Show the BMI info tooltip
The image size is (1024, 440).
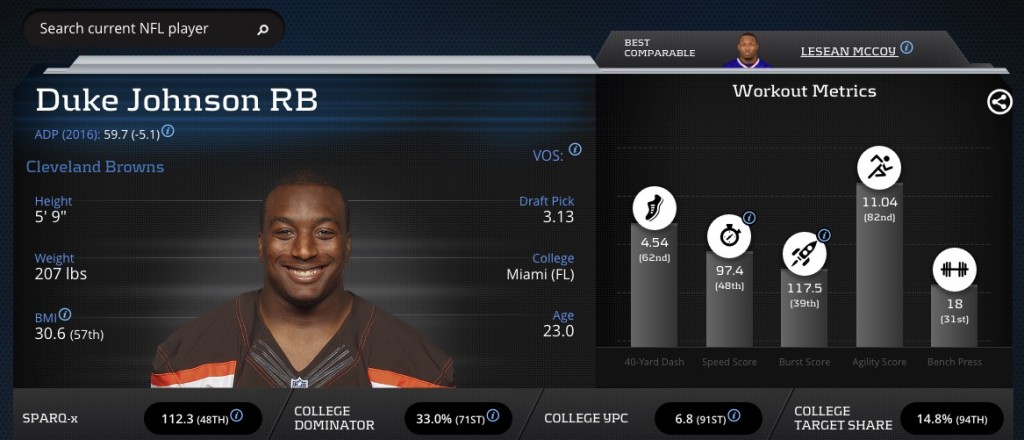[65, 314]
